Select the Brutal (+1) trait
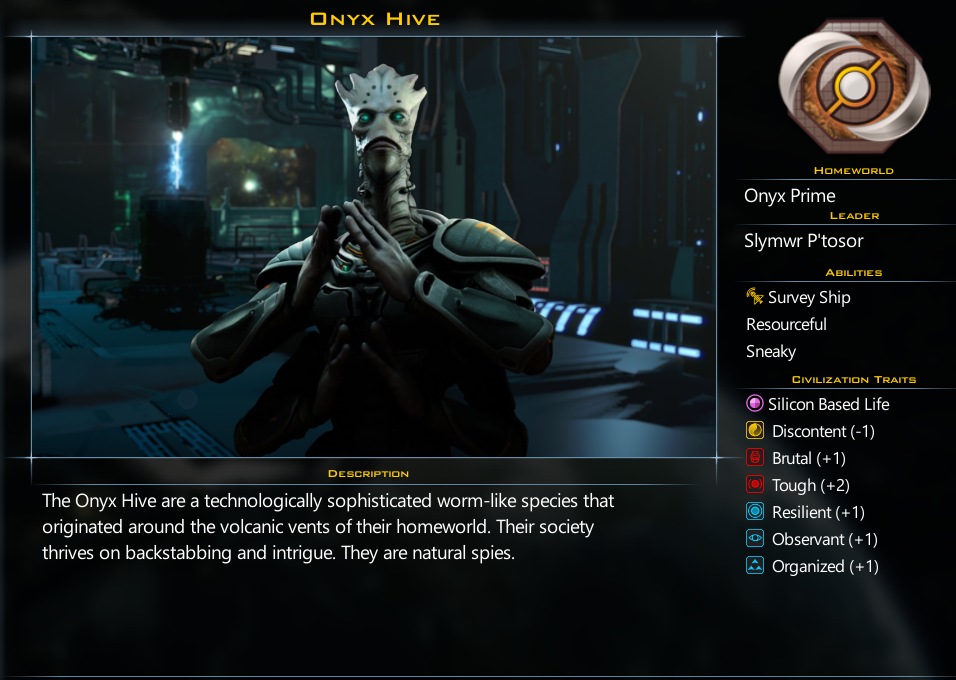Screen dimensions: 956x680 point(809,458)
